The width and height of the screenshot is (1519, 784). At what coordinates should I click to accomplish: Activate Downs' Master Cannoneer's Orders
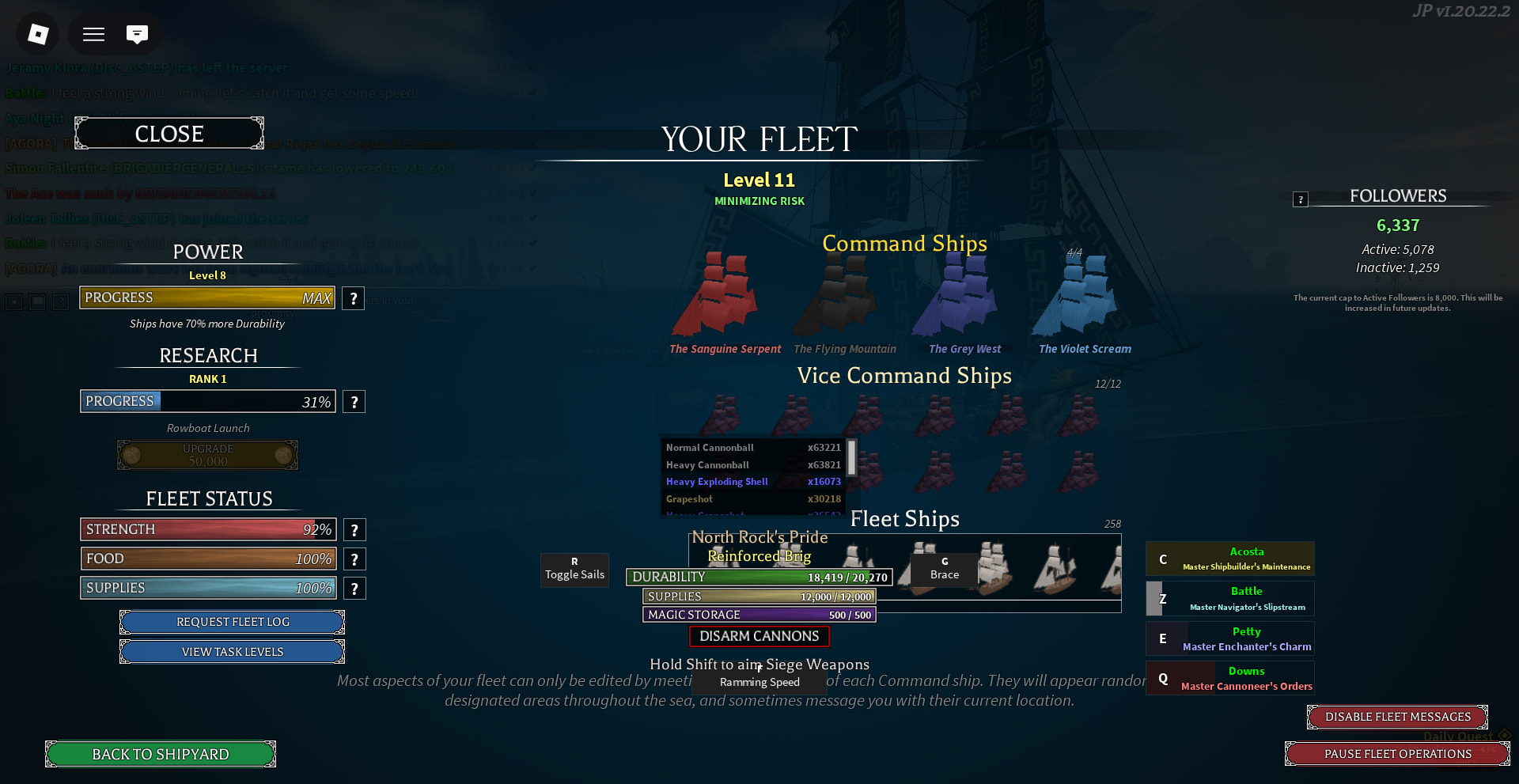1230,678
